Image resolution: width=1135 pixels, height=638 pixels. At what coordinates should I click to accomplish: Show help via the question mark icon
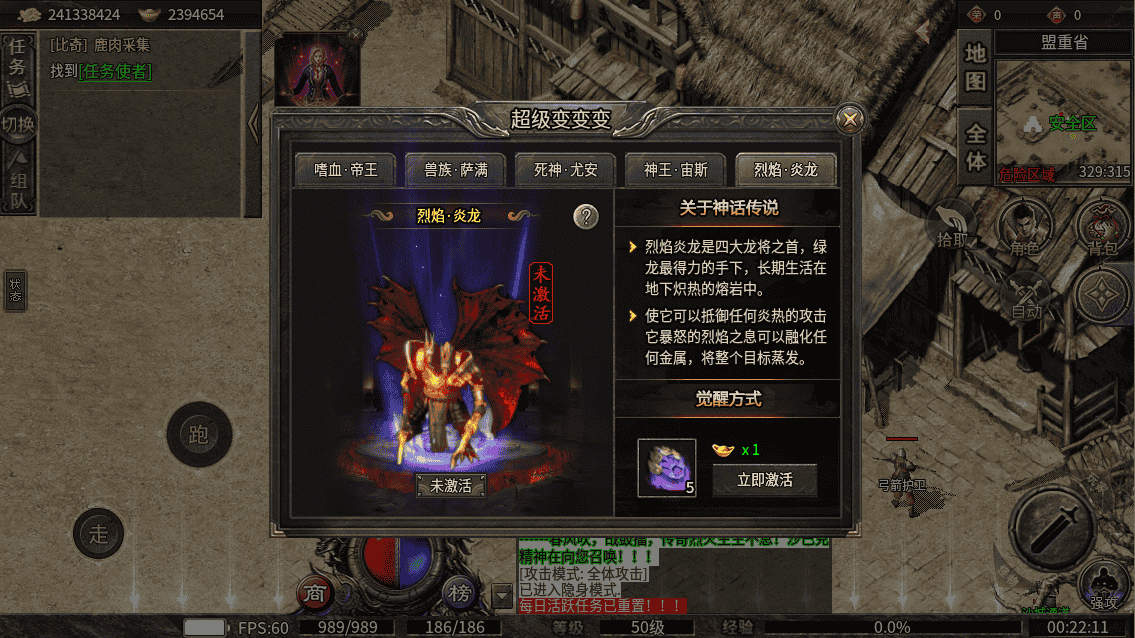586,216
